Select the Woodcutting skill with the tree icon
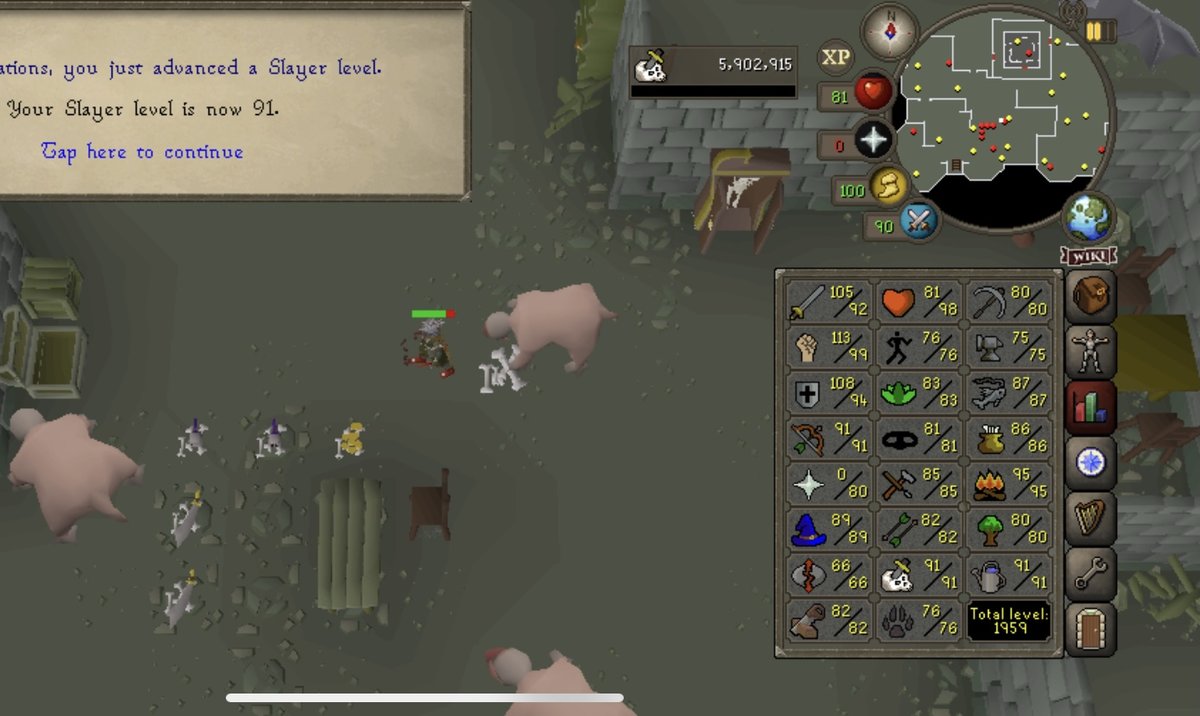Screen dimensions: 1200x716 pos(1008,530)
